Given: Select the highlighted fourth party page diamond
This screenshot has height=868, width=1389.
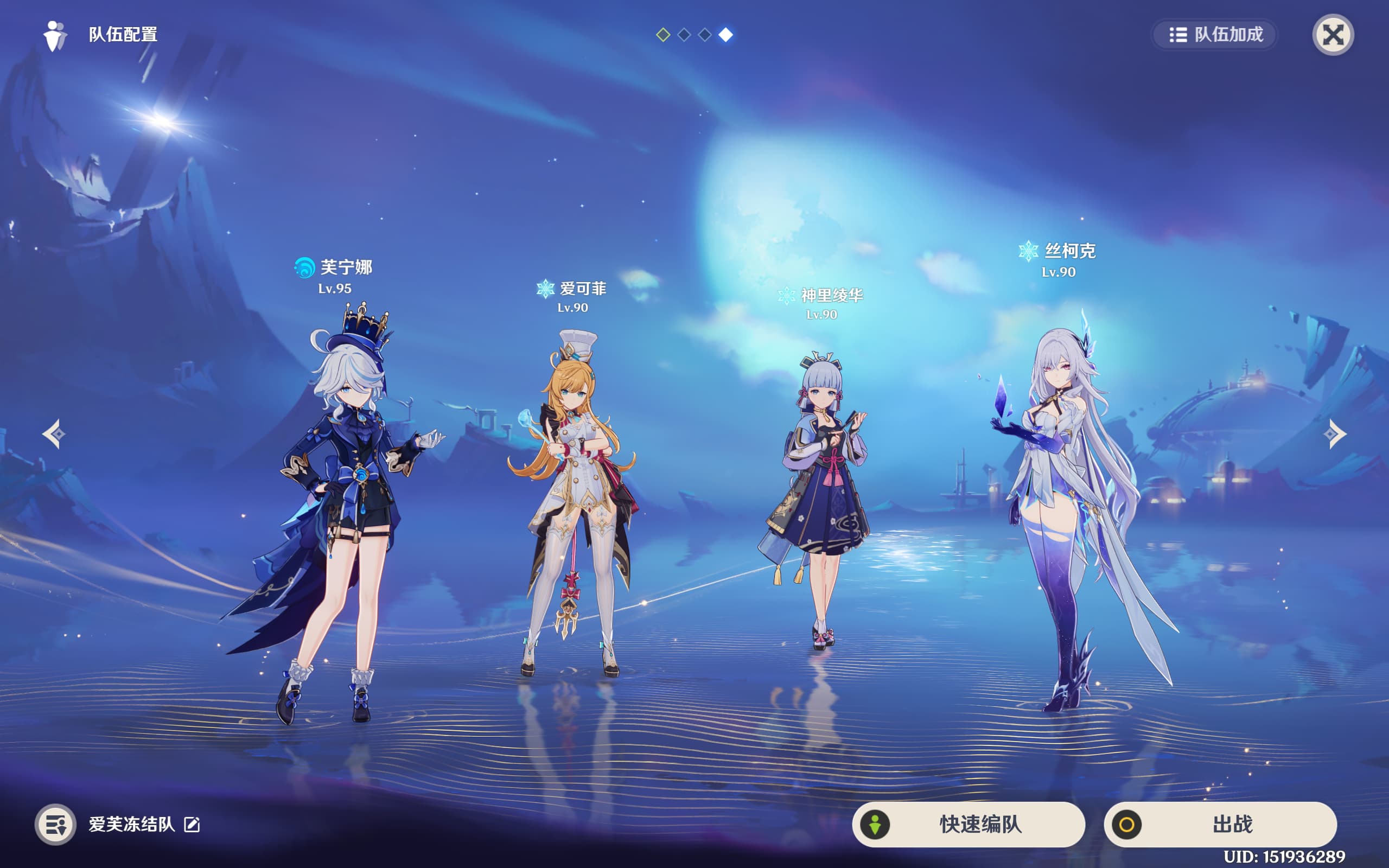Looking at the screenshot, I should coord(725,35).
